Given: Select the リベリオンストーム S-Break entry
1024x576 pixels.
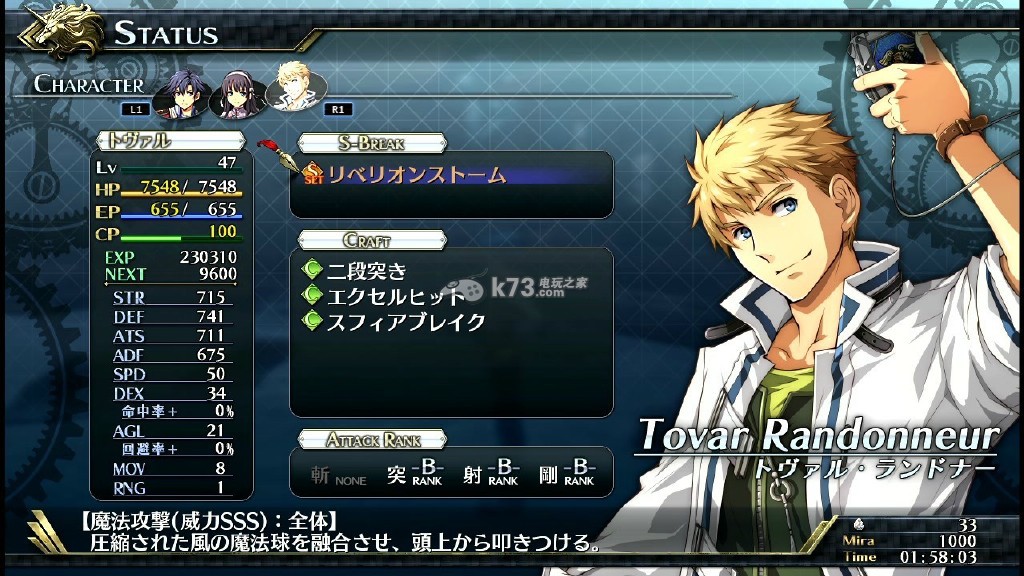Looking at the screenshot, I should [417, 175].
